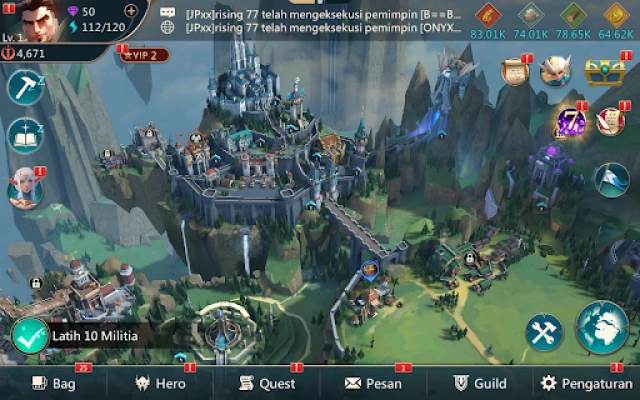The height and width of the screenshot is (400, 640).
Task: Click the white flag banner icon
Action: [611, 177]
